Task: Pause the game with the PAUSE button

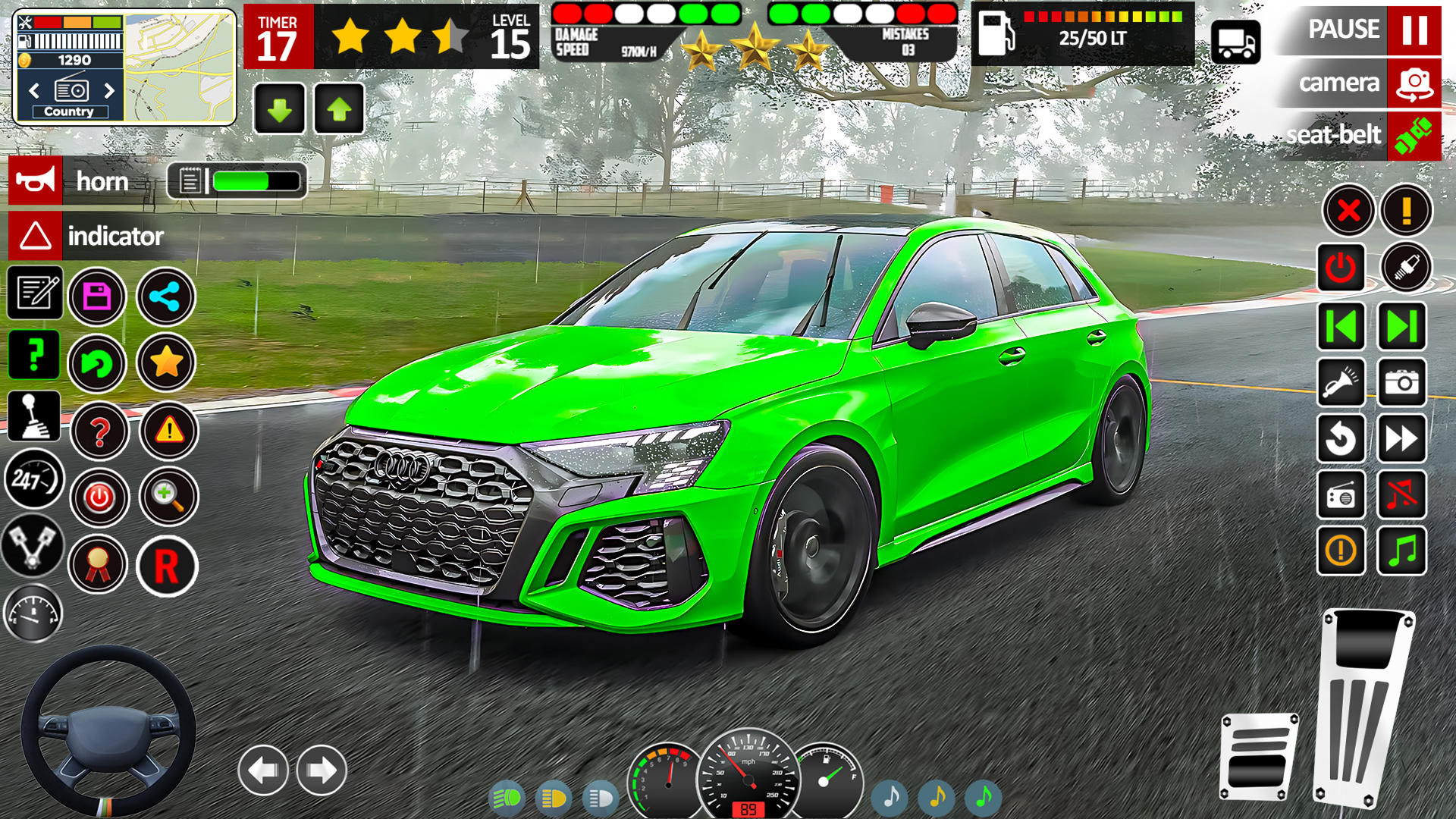Action: (x=1414, y=30)
